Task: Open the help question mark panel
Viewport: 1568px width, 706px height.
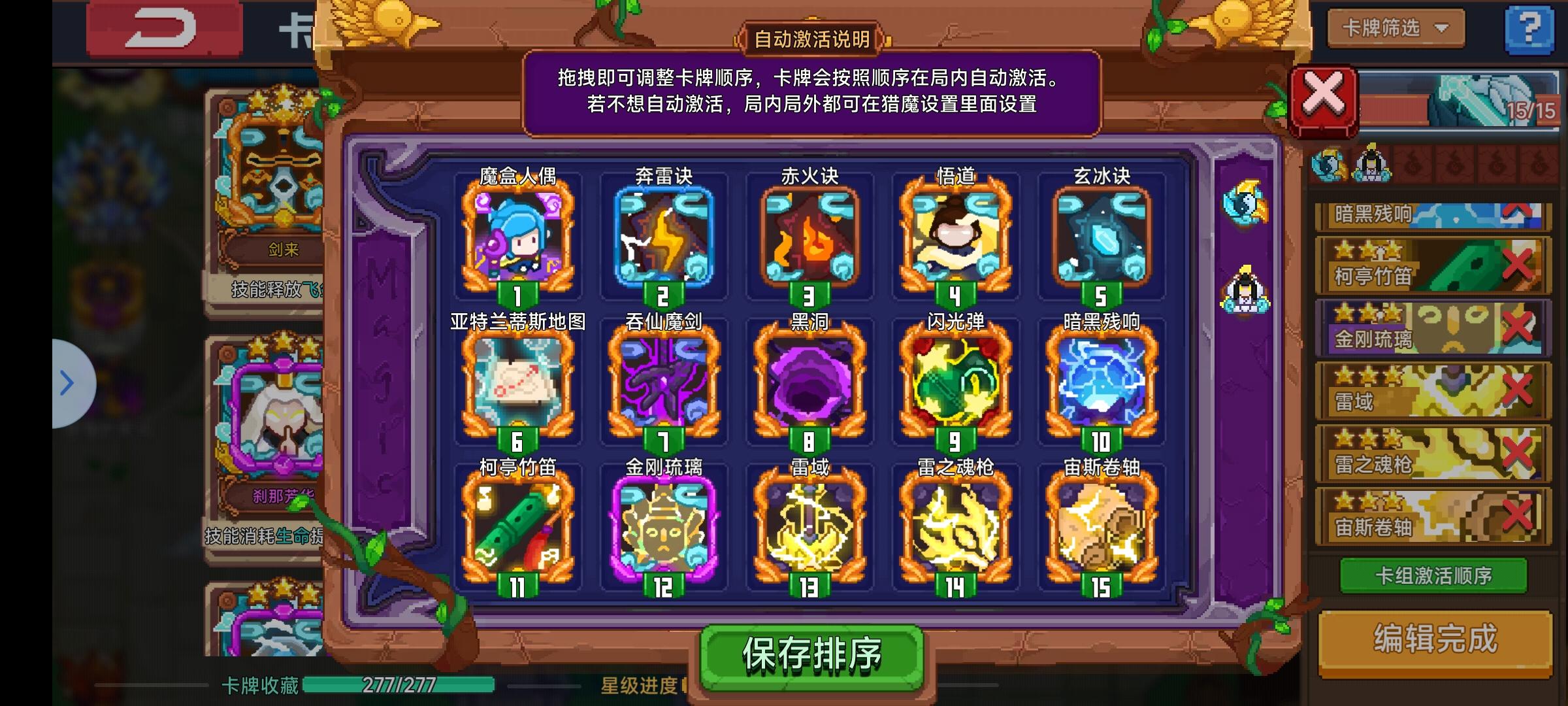Action: pos(1532,29)
